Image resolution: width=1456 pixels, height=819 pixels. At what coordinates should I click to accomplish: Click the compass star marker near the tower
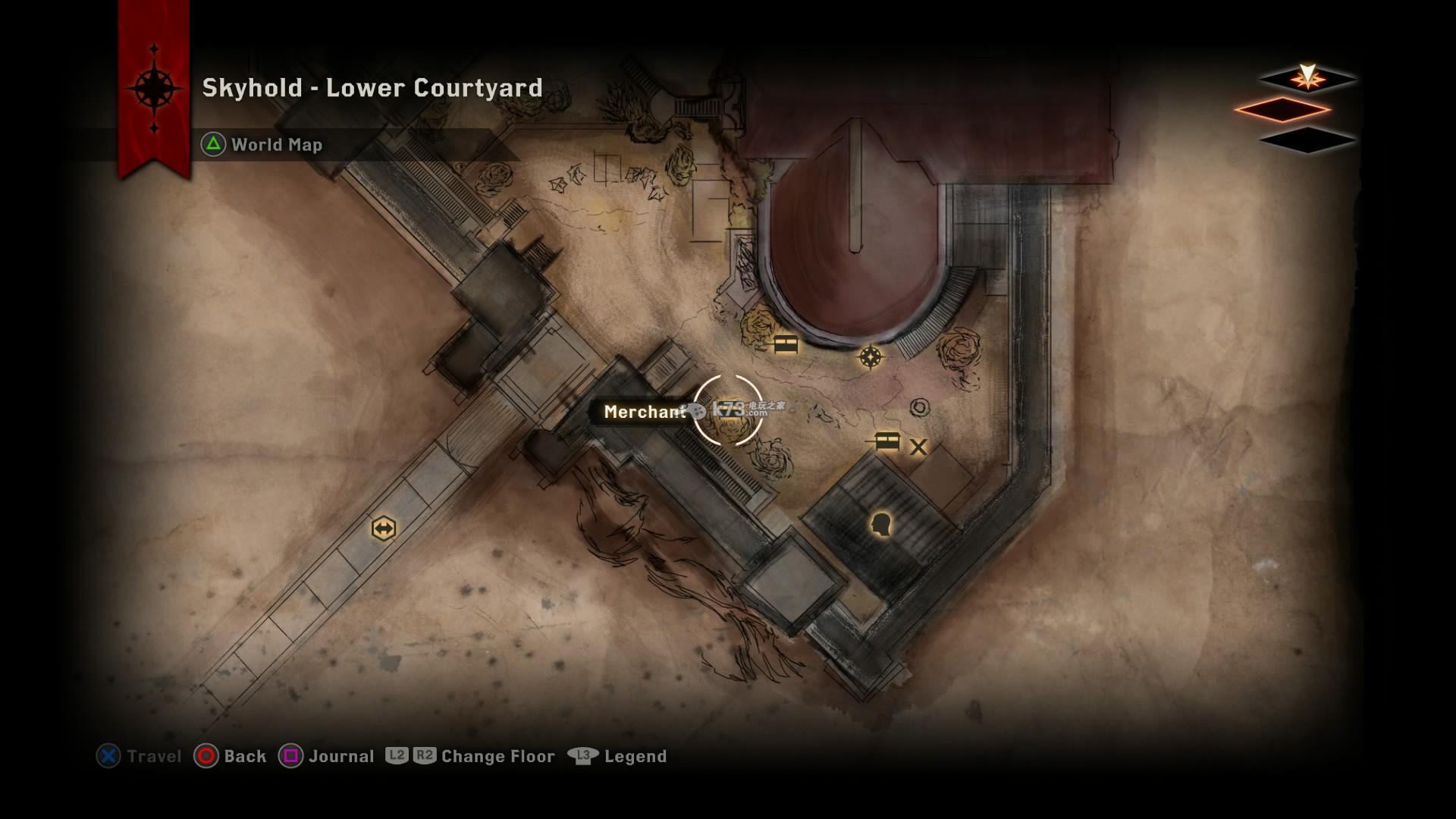(870, 356)
